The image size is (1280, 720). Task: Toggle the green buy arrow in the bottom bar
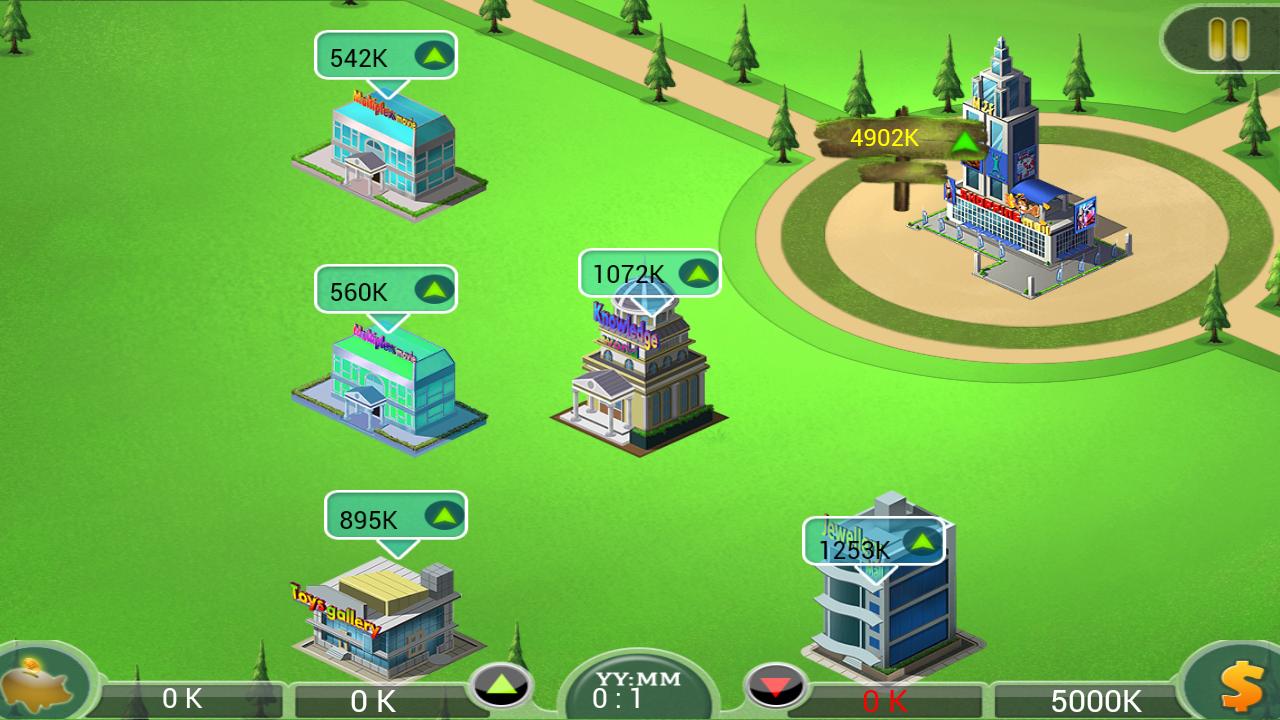[x=500, y=686]
